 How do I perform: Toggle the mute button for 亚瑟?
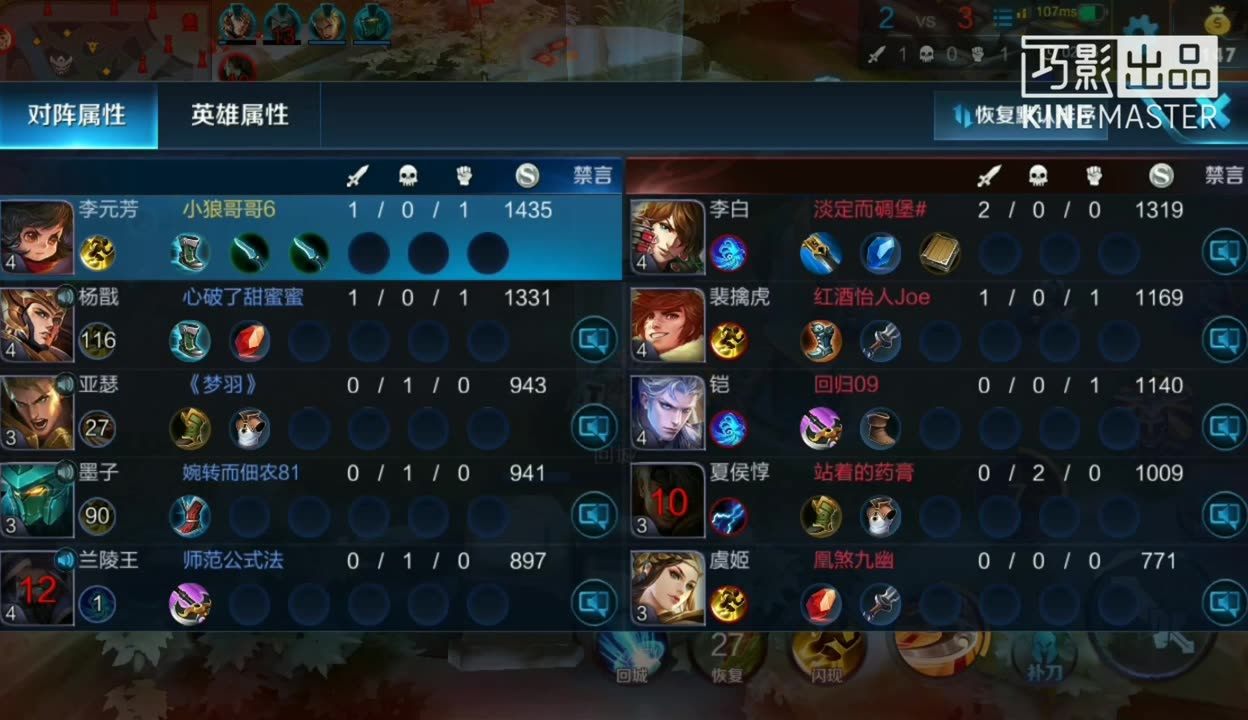coord(594,429)
